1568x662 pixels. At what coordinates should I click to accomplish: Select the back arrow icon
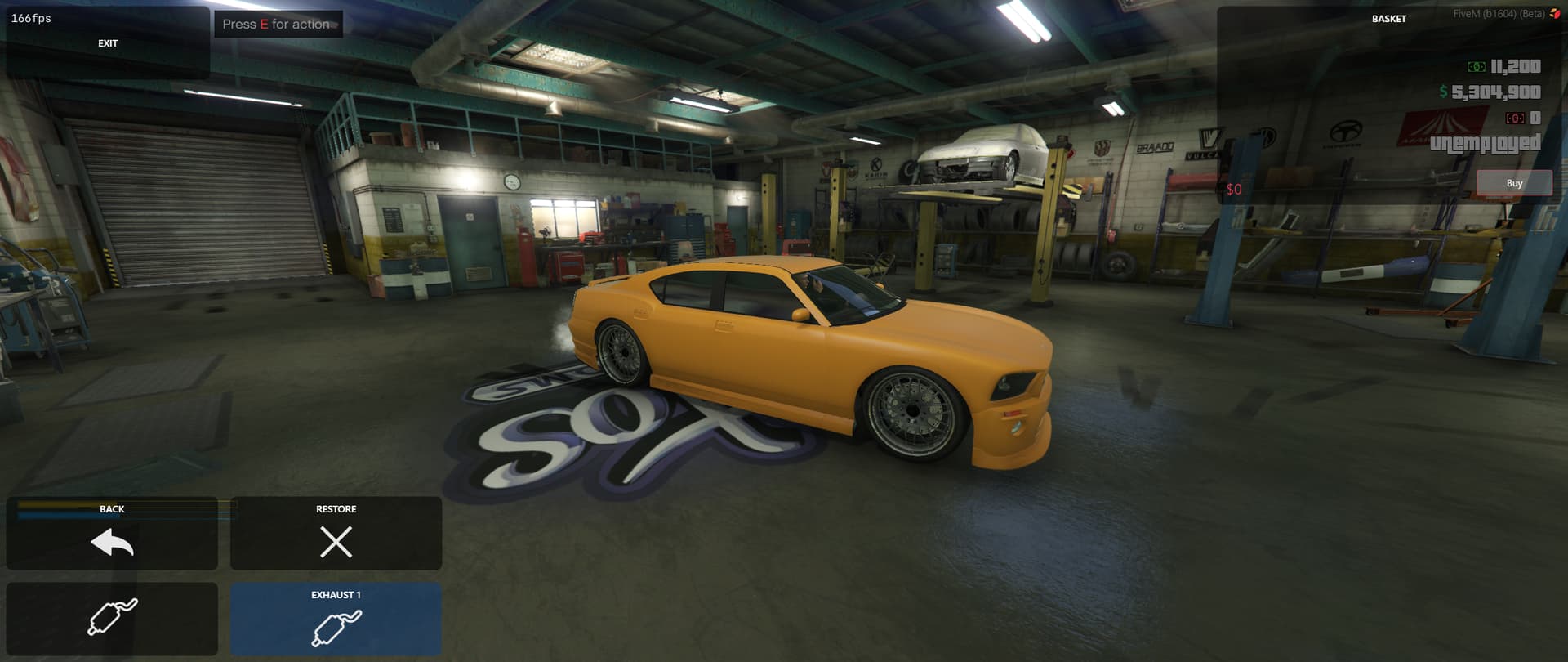click(x=112, y=541)
